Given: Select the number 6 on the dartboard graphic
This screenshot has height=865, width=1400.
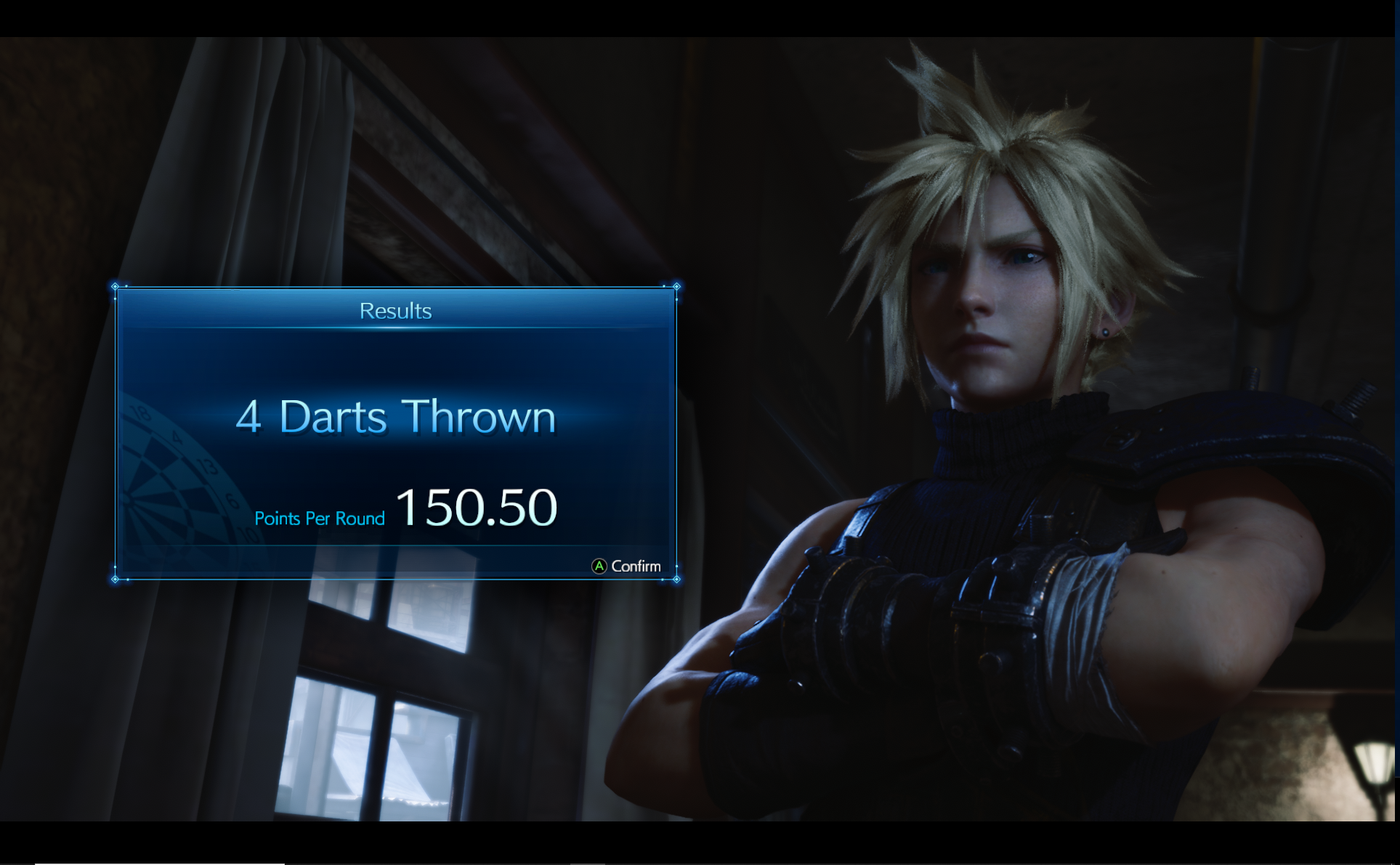Looking at the screenshot, I should tap(234, 500).
